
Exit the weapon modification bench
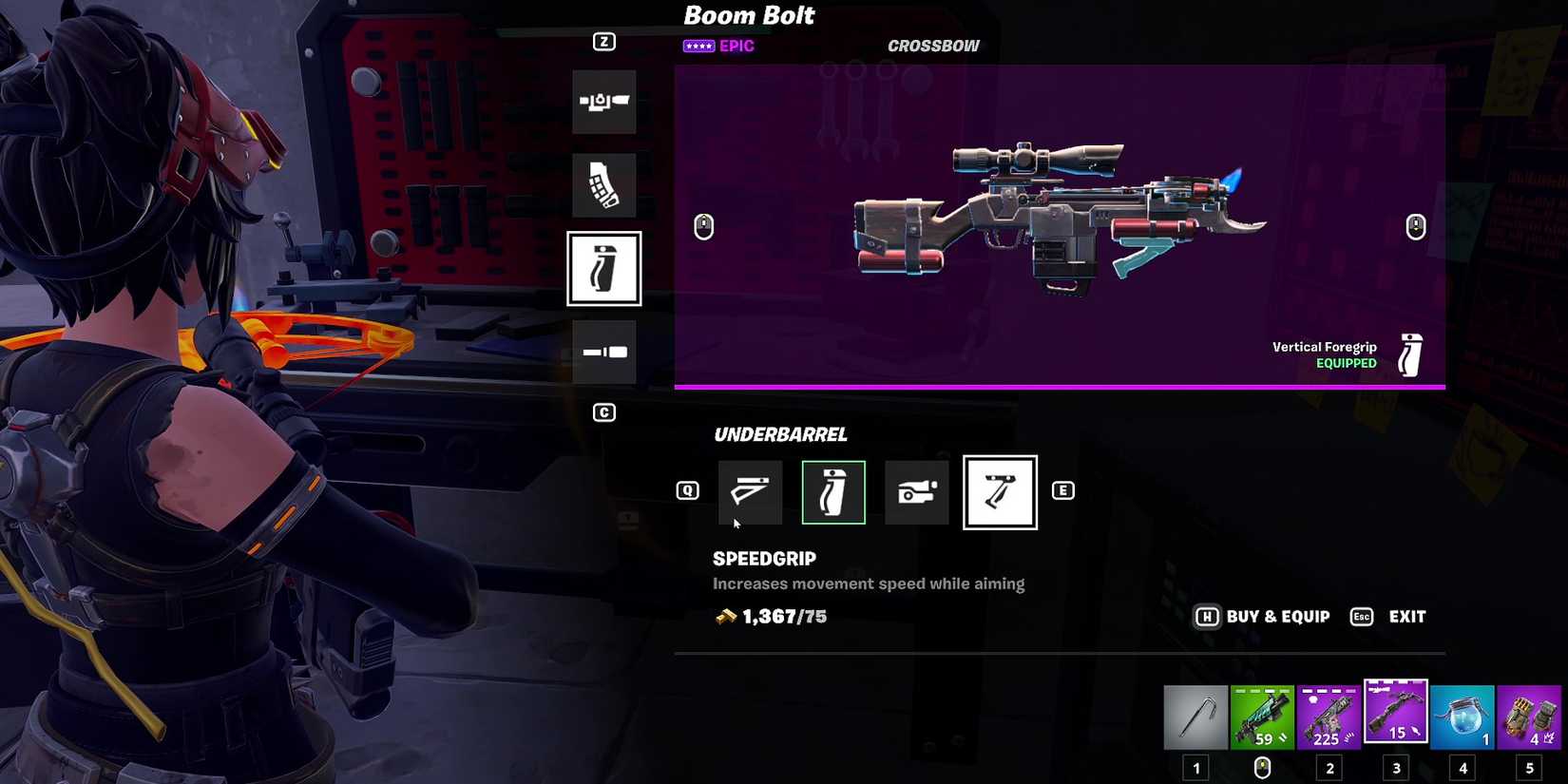click(x=1405, y=616)
